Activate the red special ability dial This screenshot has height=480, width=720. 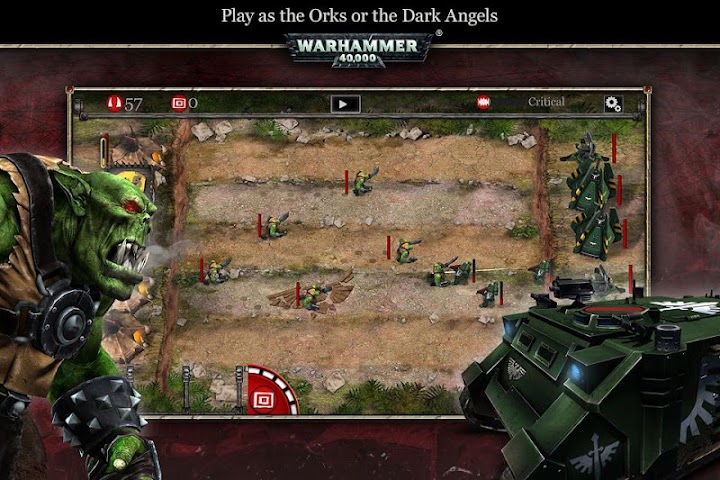point(270,392)
